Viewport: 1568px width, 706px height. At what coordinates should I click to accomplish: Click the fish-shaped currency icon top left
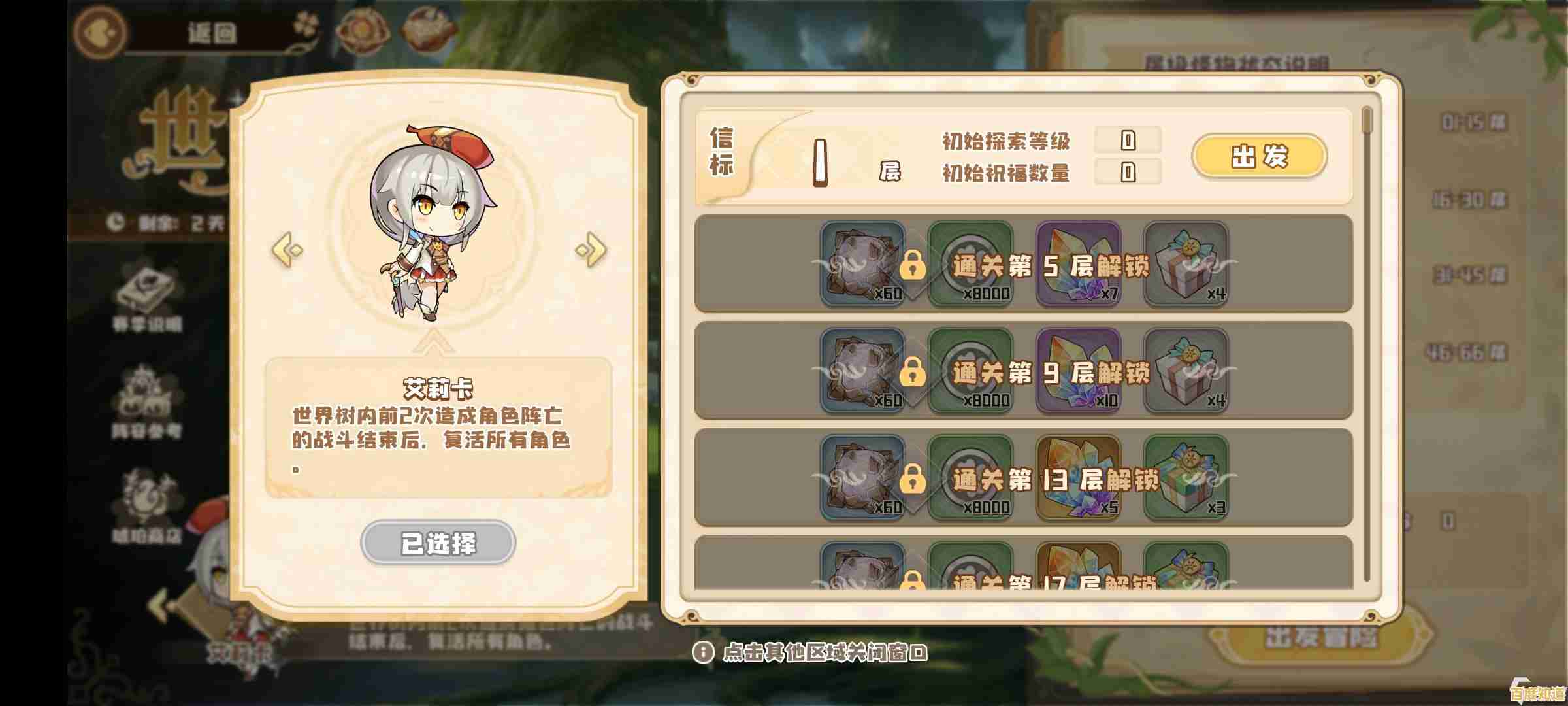pyautogui.click(x=99, y=31)
